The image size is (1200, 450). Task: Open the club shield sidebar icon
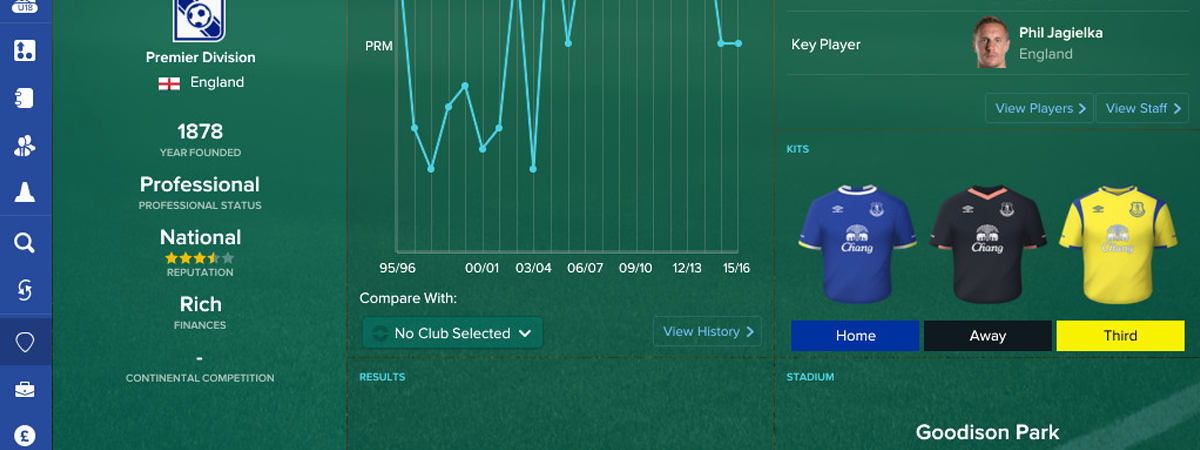point(25,342)
